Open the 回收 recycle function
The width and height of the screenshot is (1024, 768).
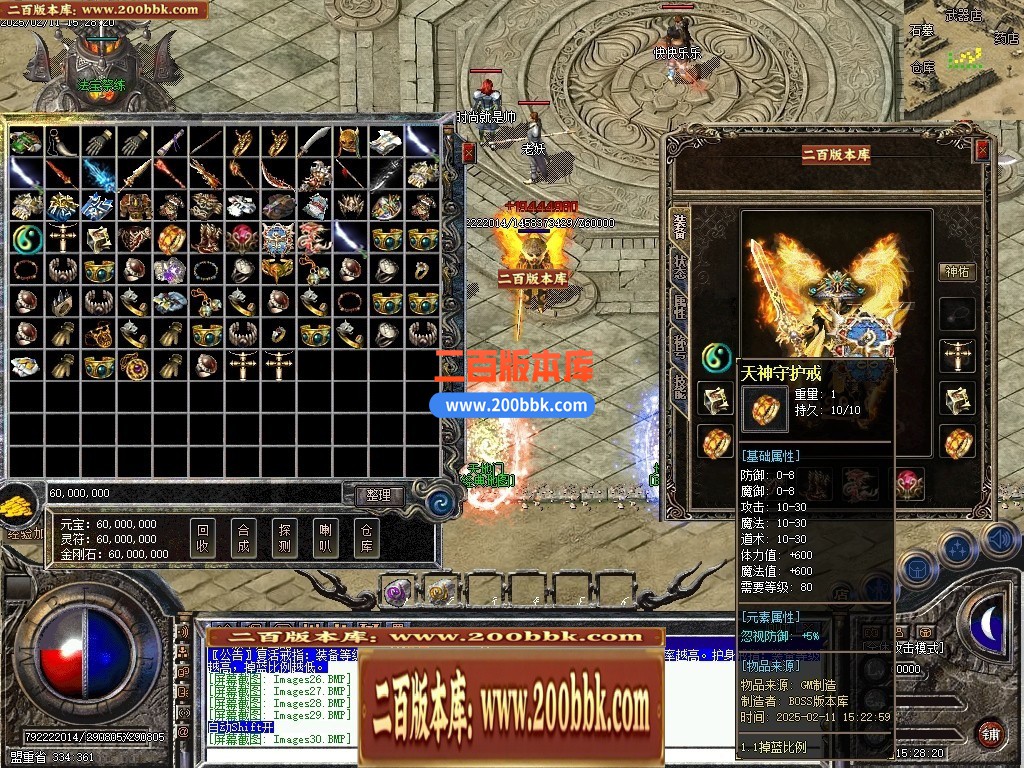203,538
